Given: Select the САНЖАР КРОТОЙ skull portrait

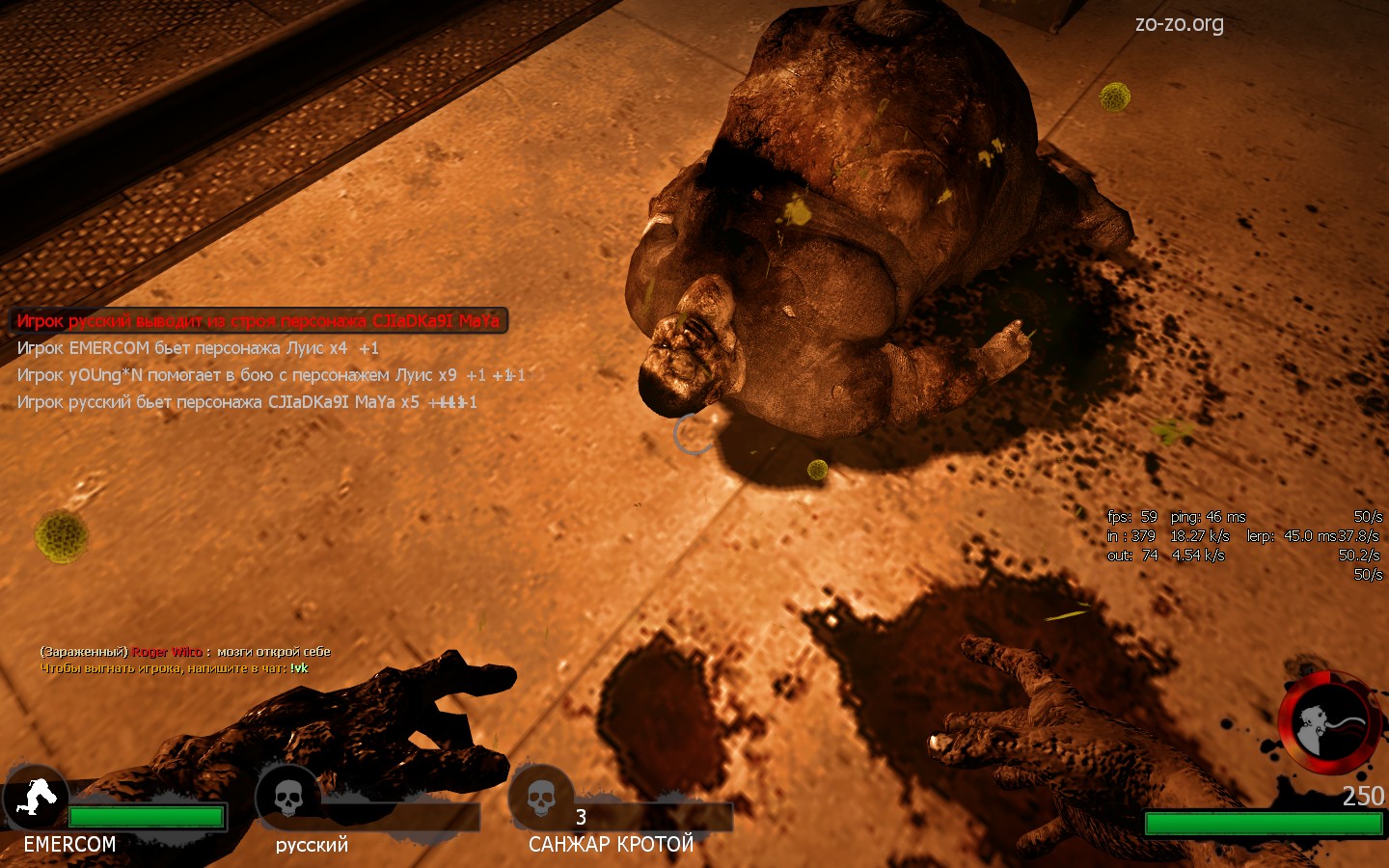Looking at the screenshot, I should (541, 798).
